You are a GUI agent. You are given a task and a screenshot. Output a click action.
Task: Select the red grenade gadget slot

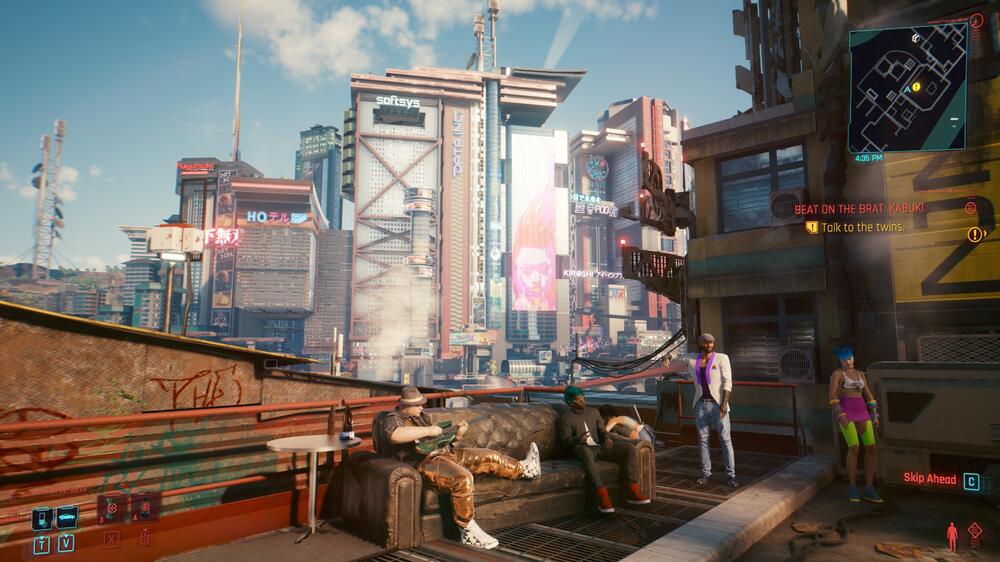click(144, 507)
